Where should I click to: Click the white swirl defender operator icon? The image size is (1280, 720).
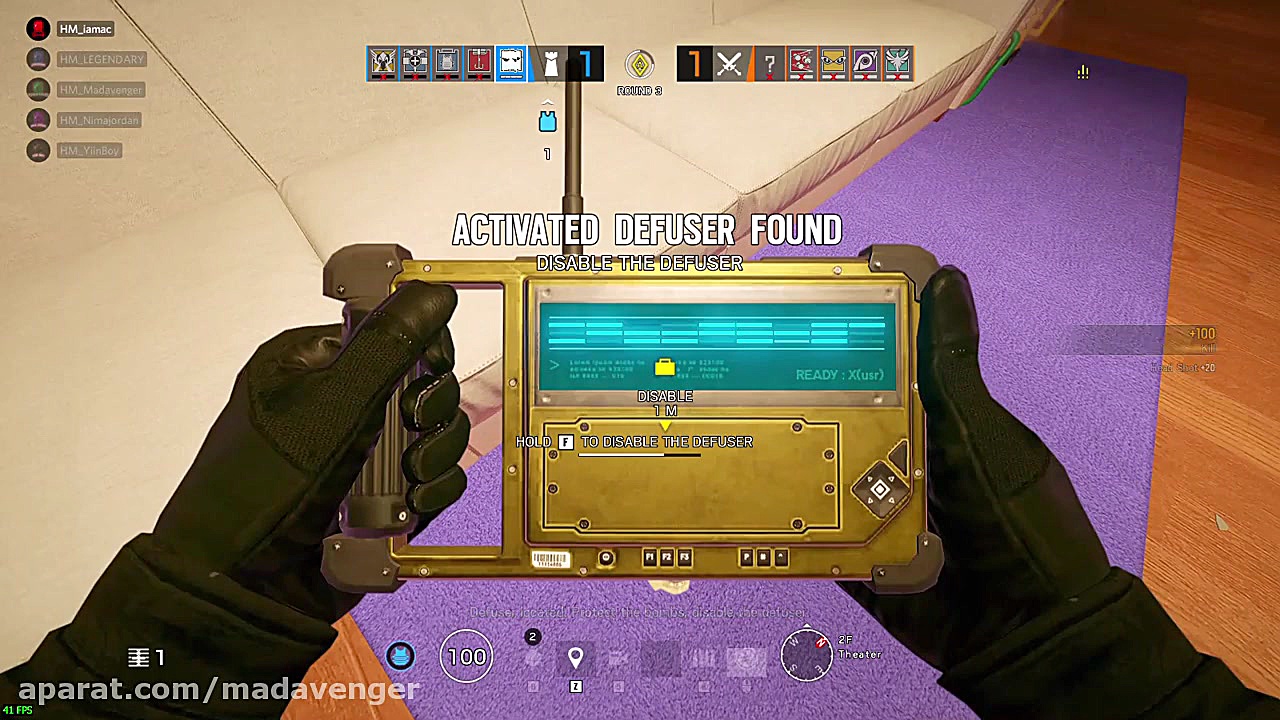(899, 63)
